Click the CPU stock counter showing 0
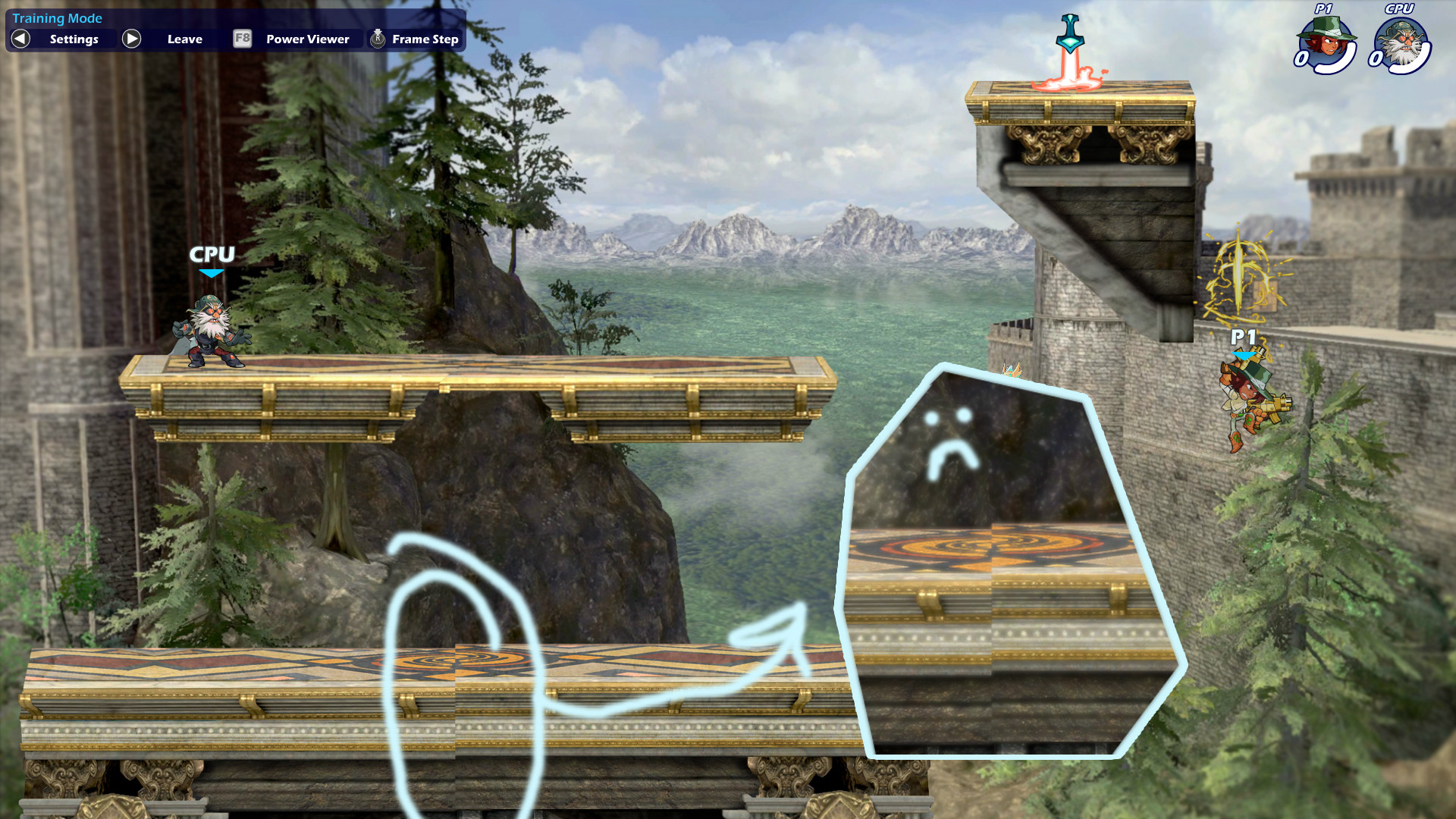 tap(1376, 58)
